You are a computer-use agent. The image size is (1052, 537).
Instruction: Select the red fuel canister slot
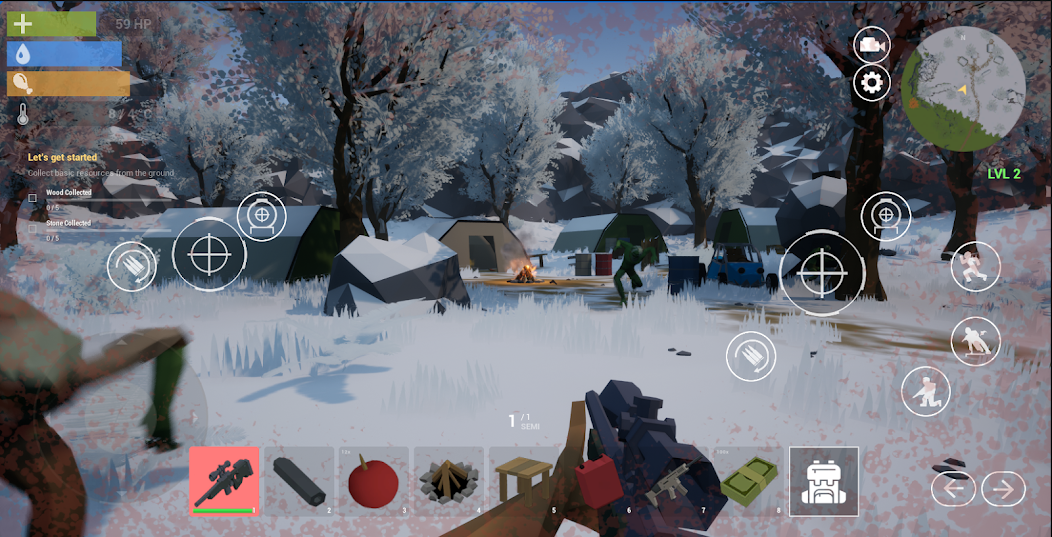point(598,481)
